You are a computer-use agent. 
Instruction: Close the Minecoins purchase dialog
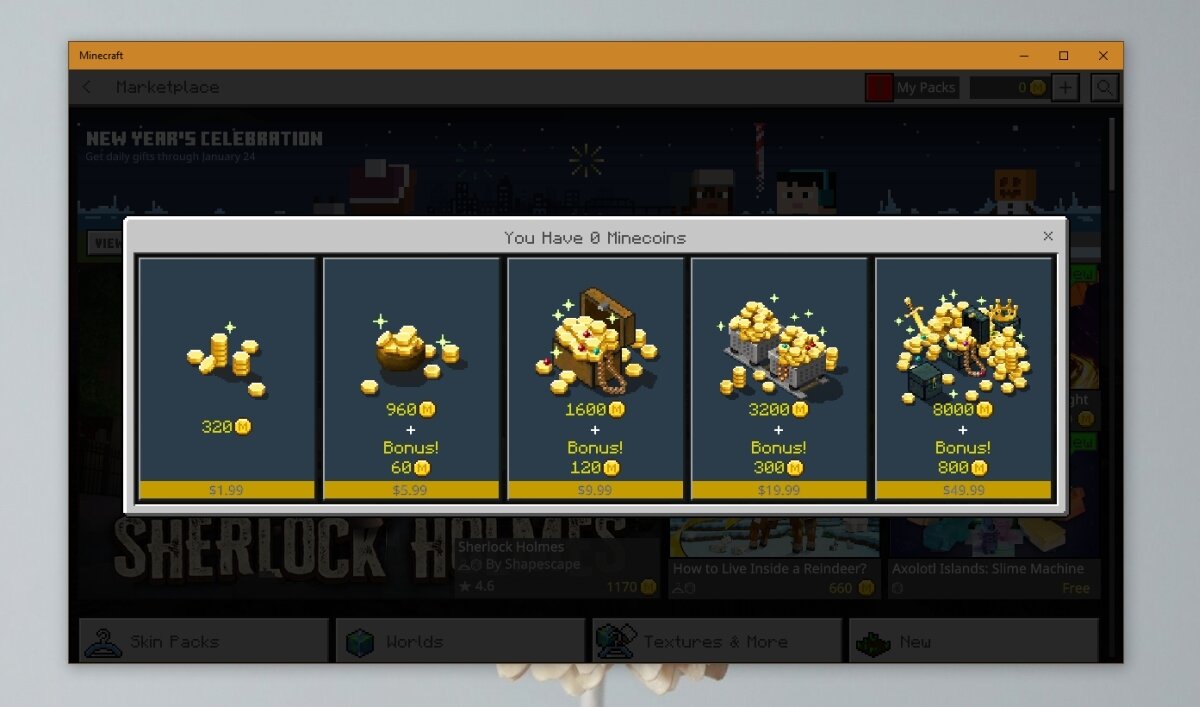(x=1048, y=236)
